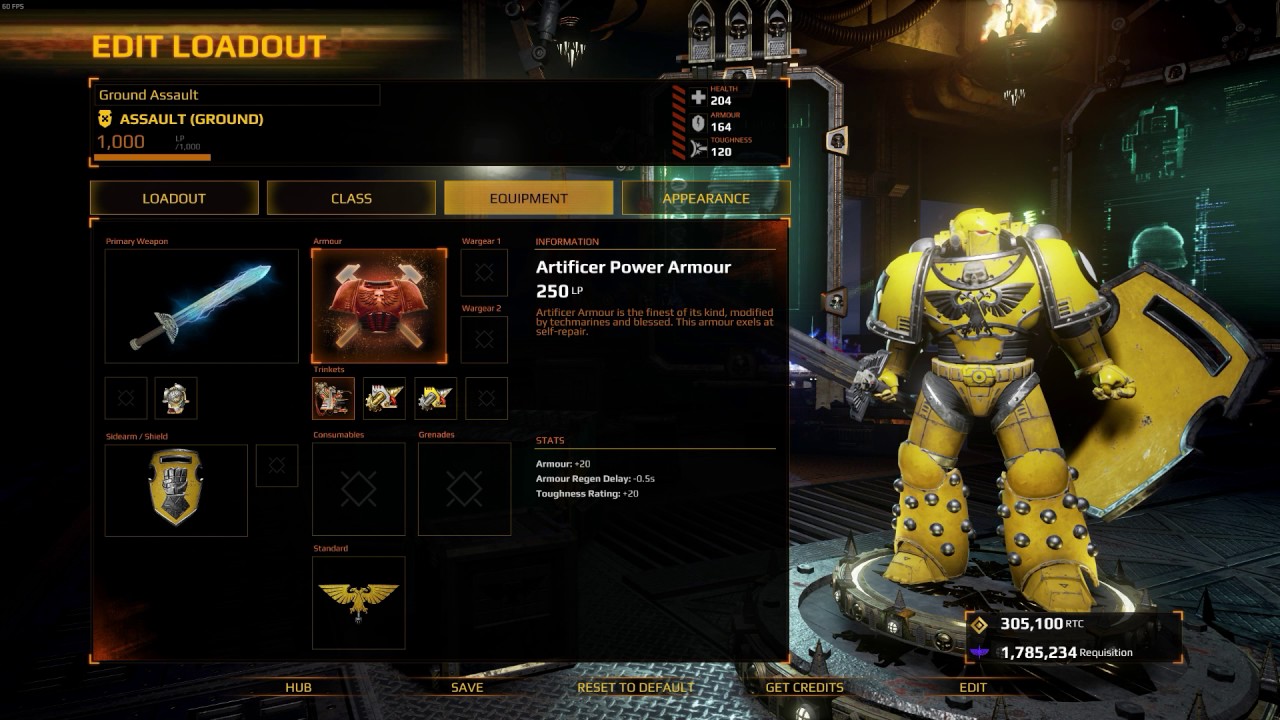Save the current loadout
Viewport: 1280px width, 720px height.
467,687
